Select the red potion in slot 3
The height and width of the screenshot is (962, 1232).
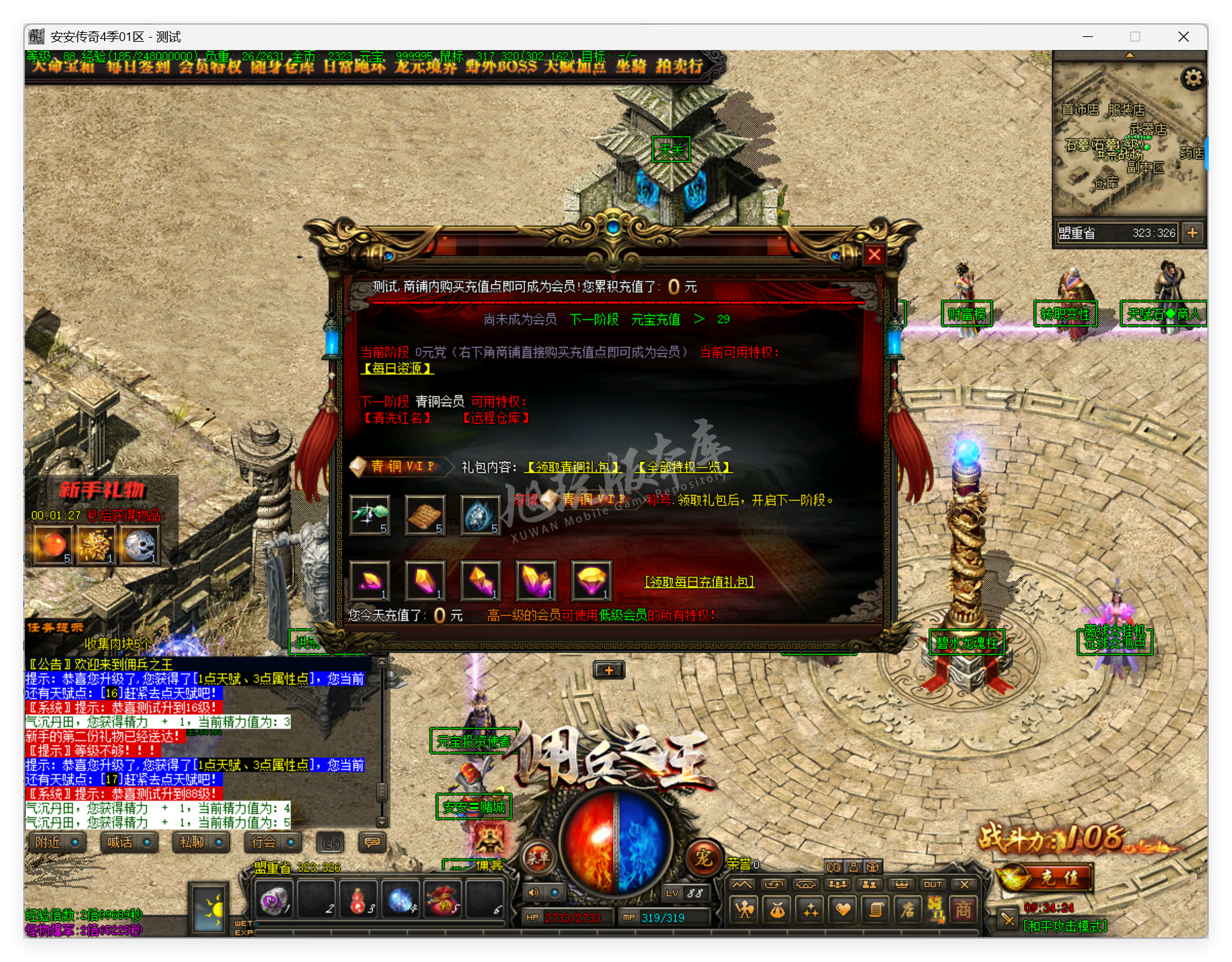(x=358, y=902)
